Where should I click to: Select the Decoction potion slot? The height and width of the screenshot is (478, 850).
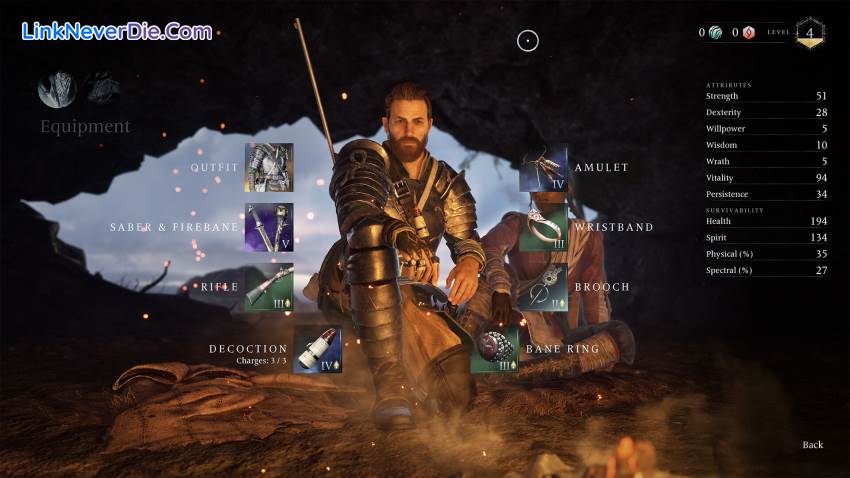pyautogui.click(x=317, y=349)
